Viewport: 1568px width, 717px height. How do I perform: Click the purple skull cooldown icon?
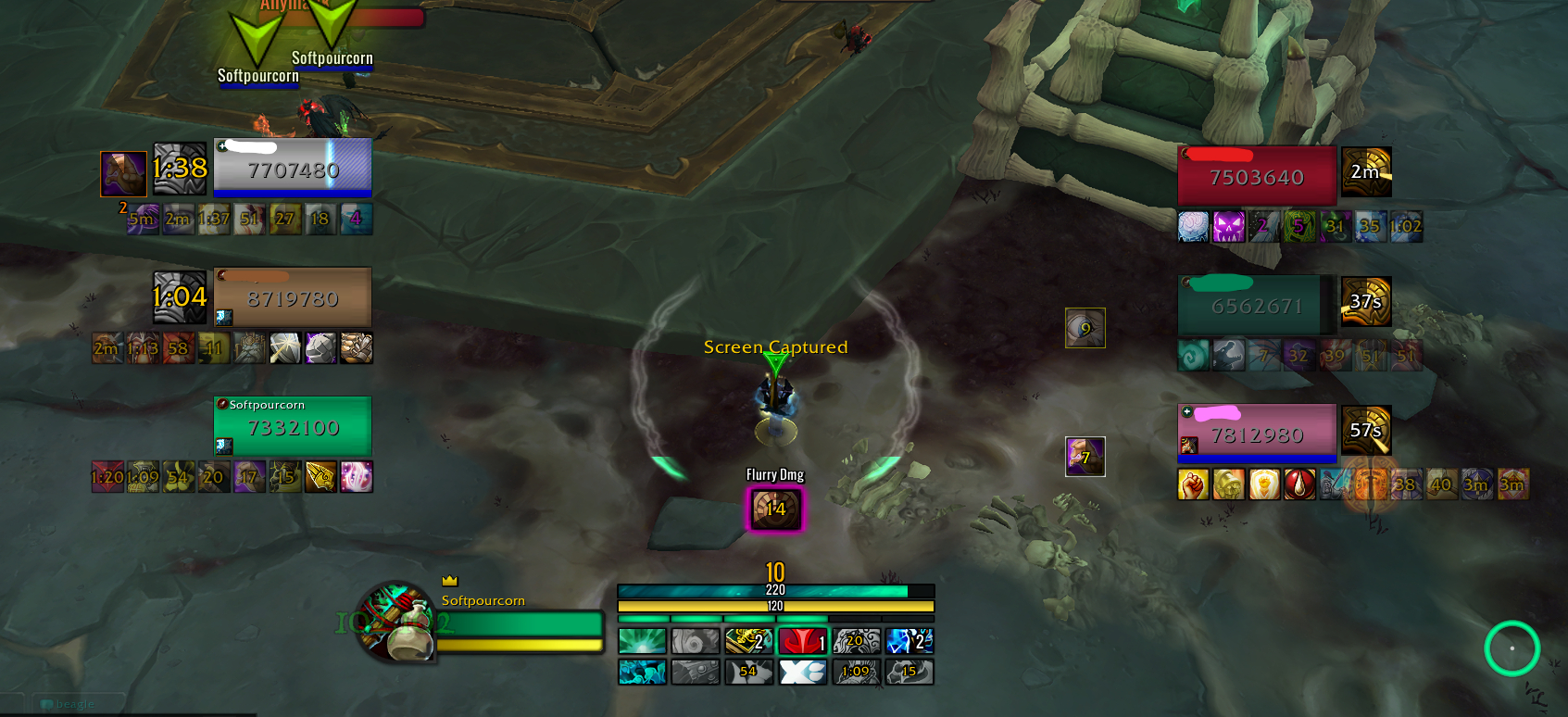pos(1229,226)
